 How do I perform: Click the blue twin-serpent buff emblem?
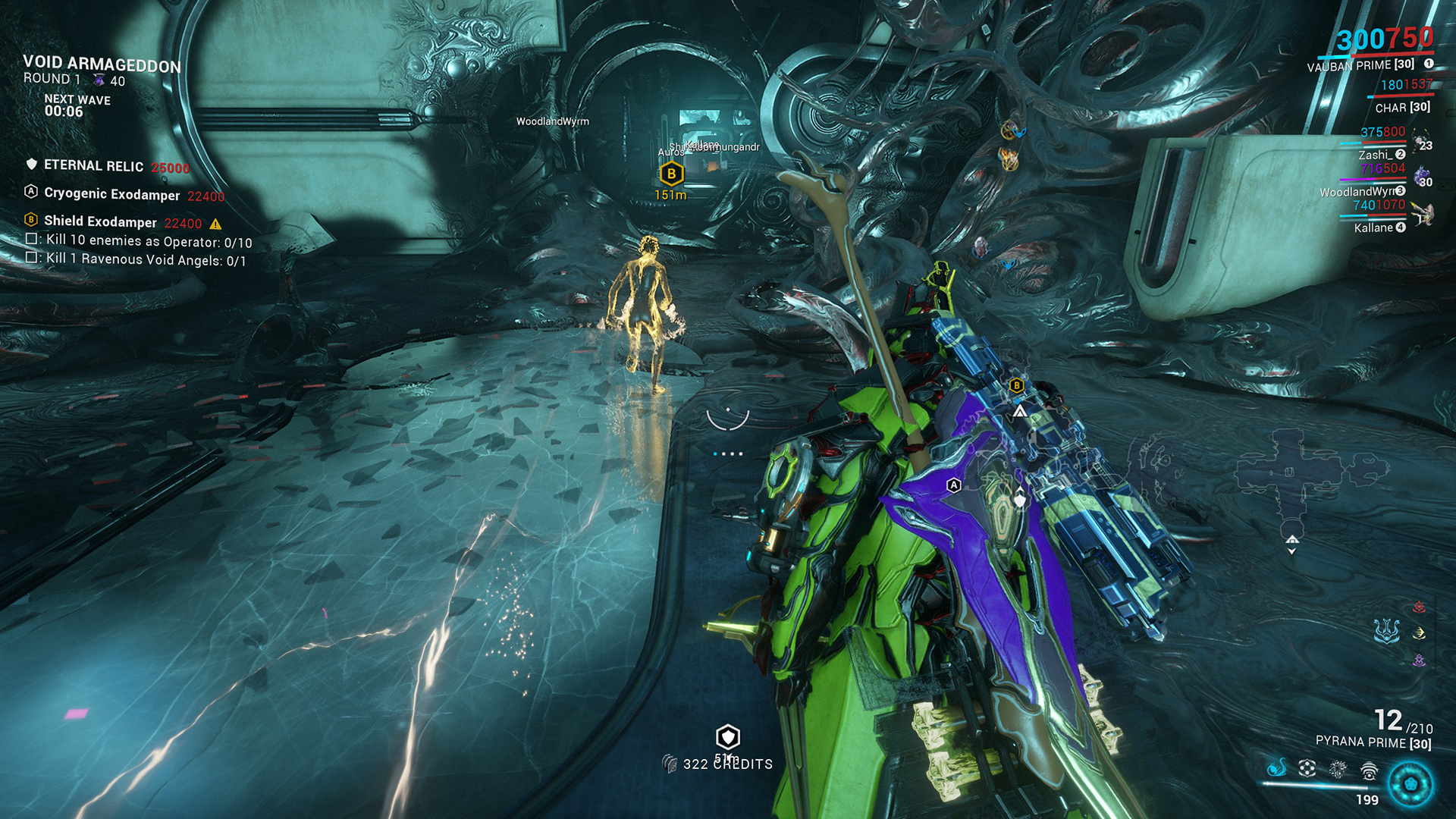pos(1386,631)
